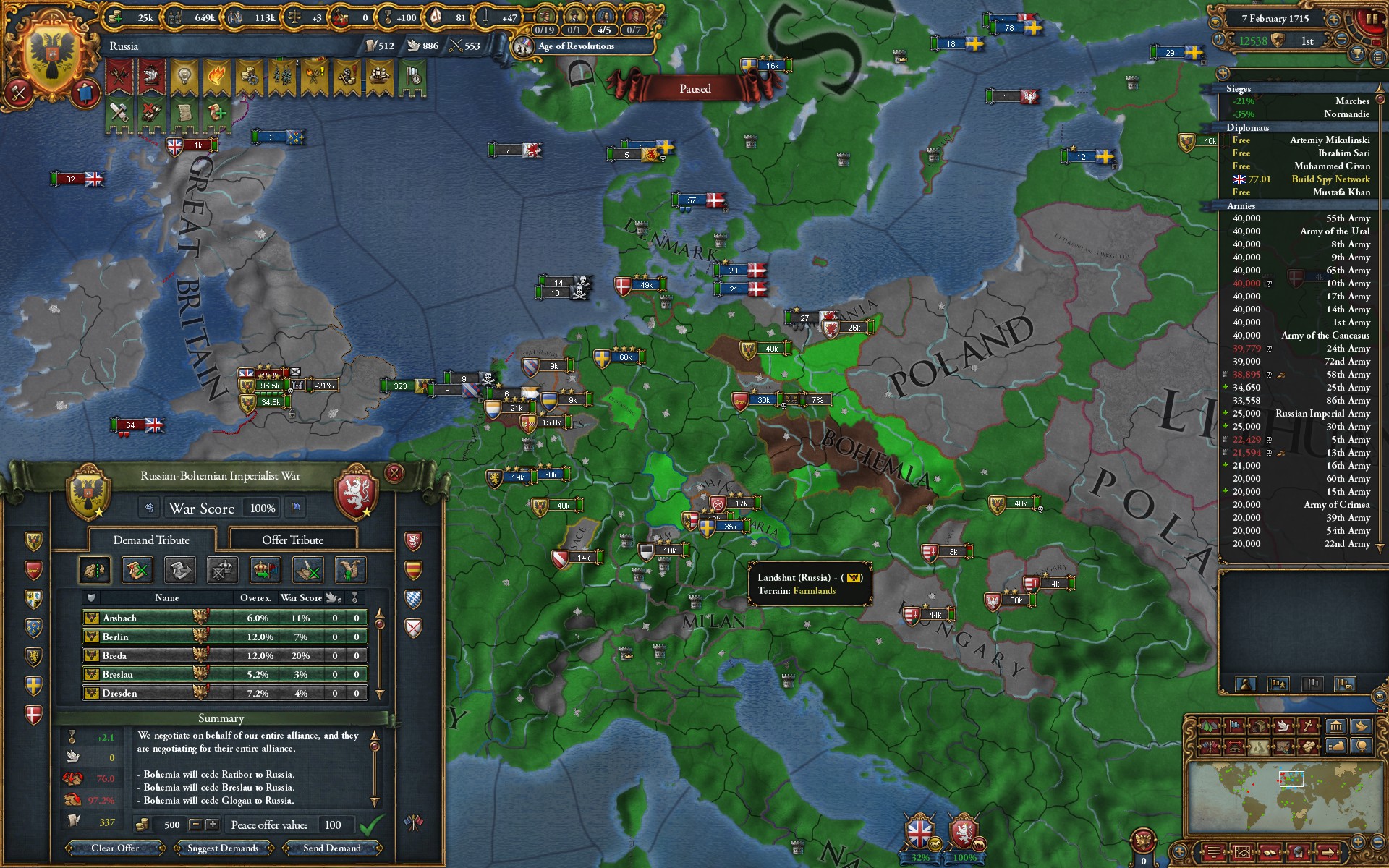Open the ledger building icon near minimap
Viewport: 1389px width, 868px height.
click(x=1335, y=727)
